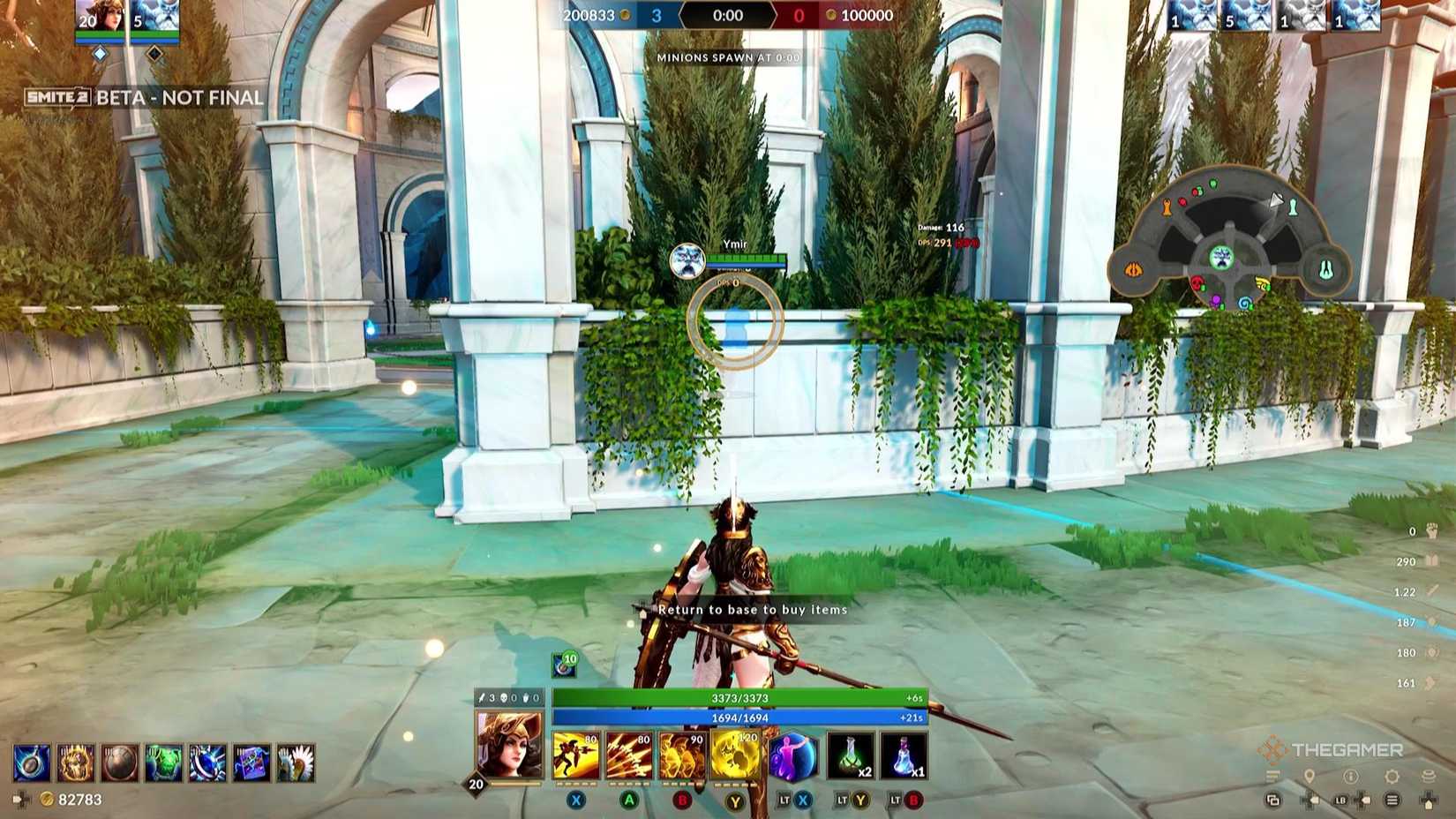Viewport: 1456px width, 819px height.
Task: Click the round bronze shield item icon
Action: [120, 763]
